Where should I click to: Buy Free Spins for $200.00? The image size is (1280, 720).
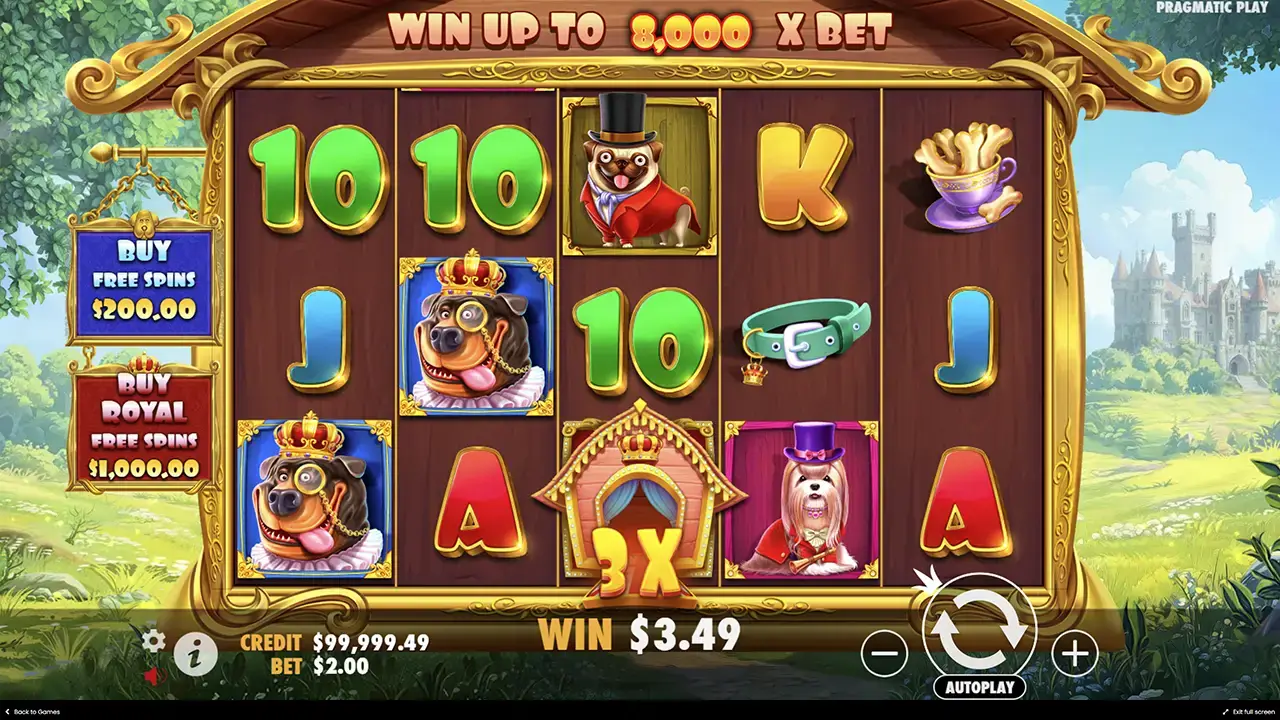(144, 280)
